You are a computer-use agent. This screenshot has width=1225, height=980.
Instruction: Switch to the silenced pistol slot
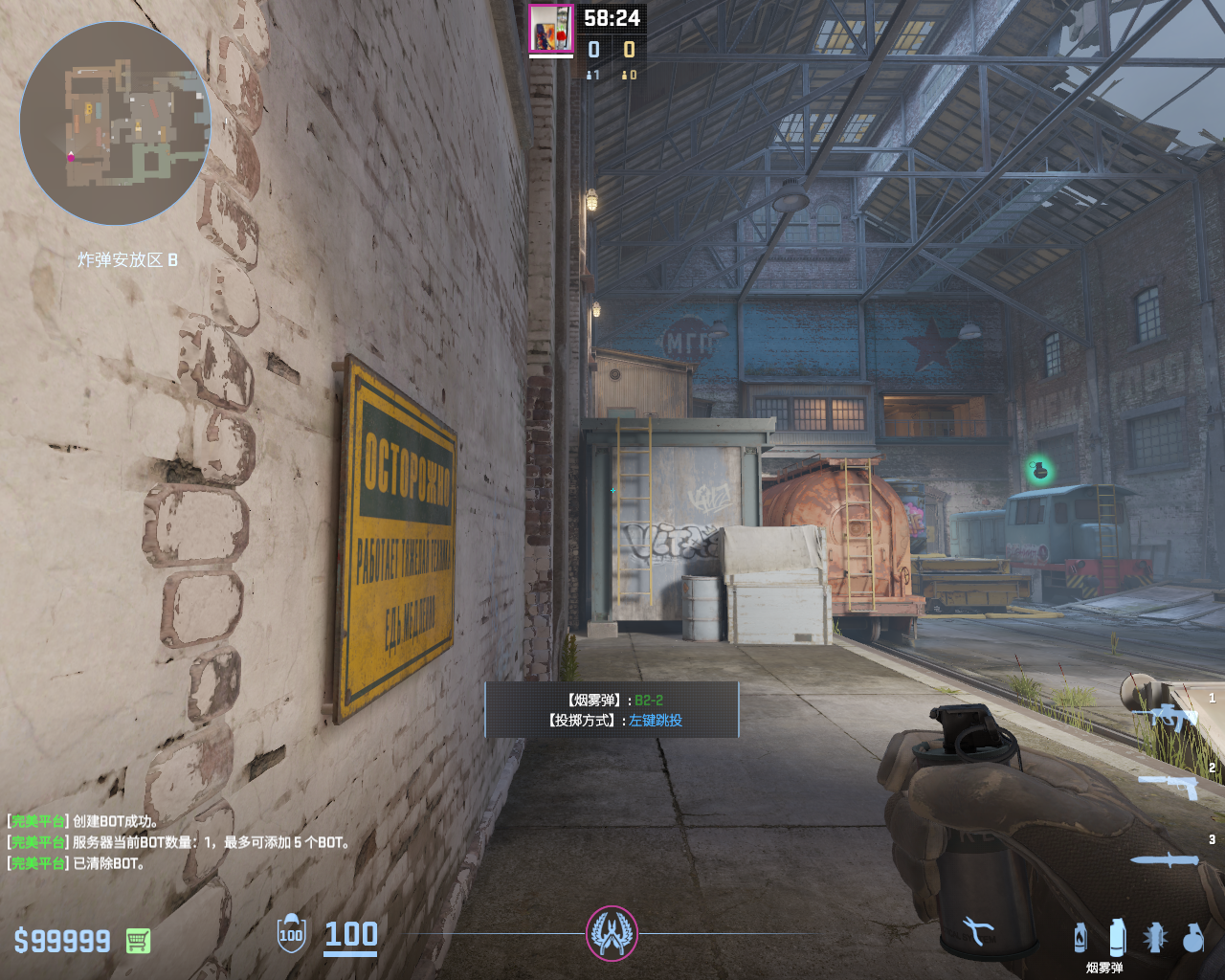[1169, 785]
